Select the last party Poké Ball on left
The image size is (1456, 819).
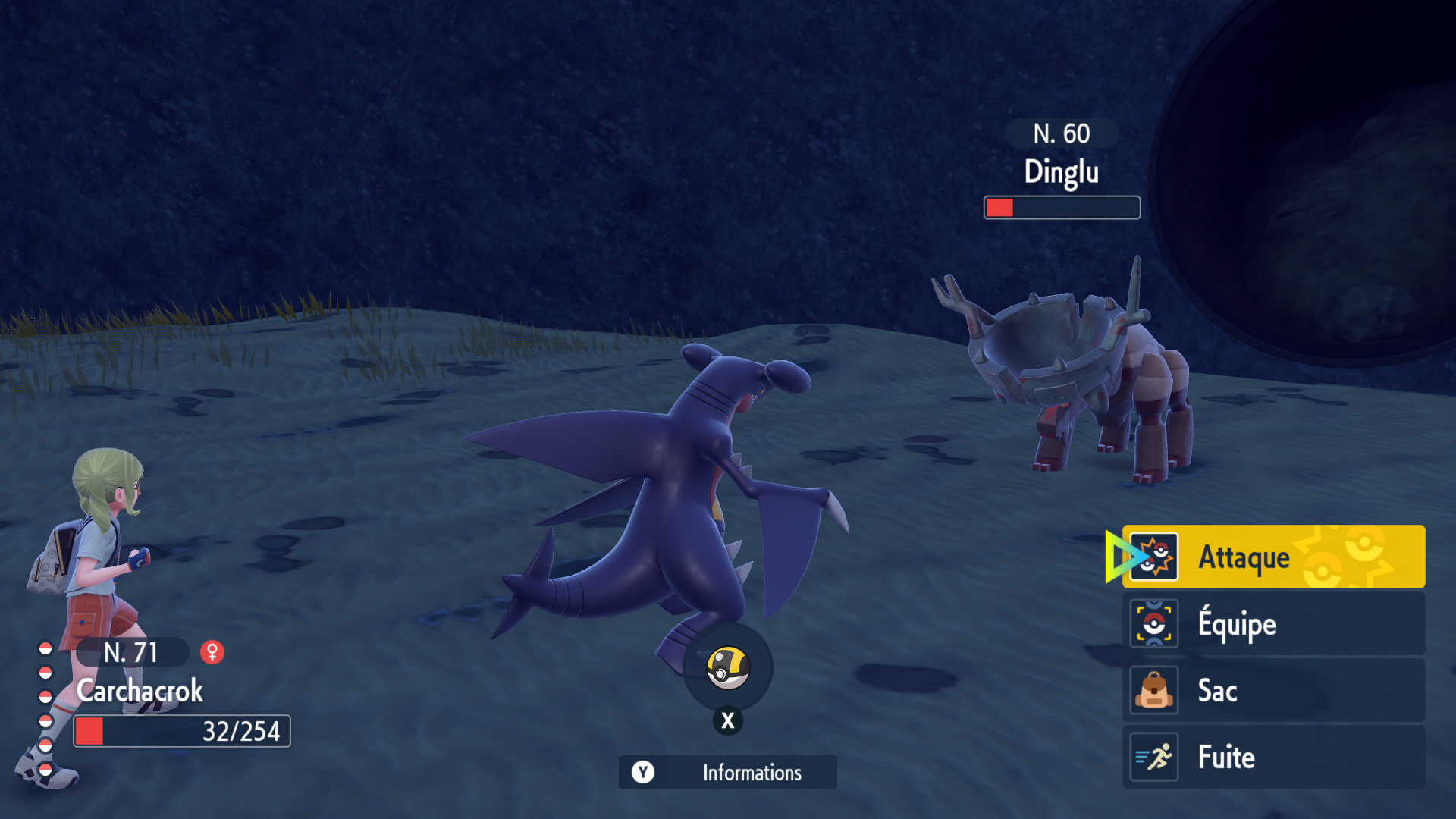coord(45,768)
